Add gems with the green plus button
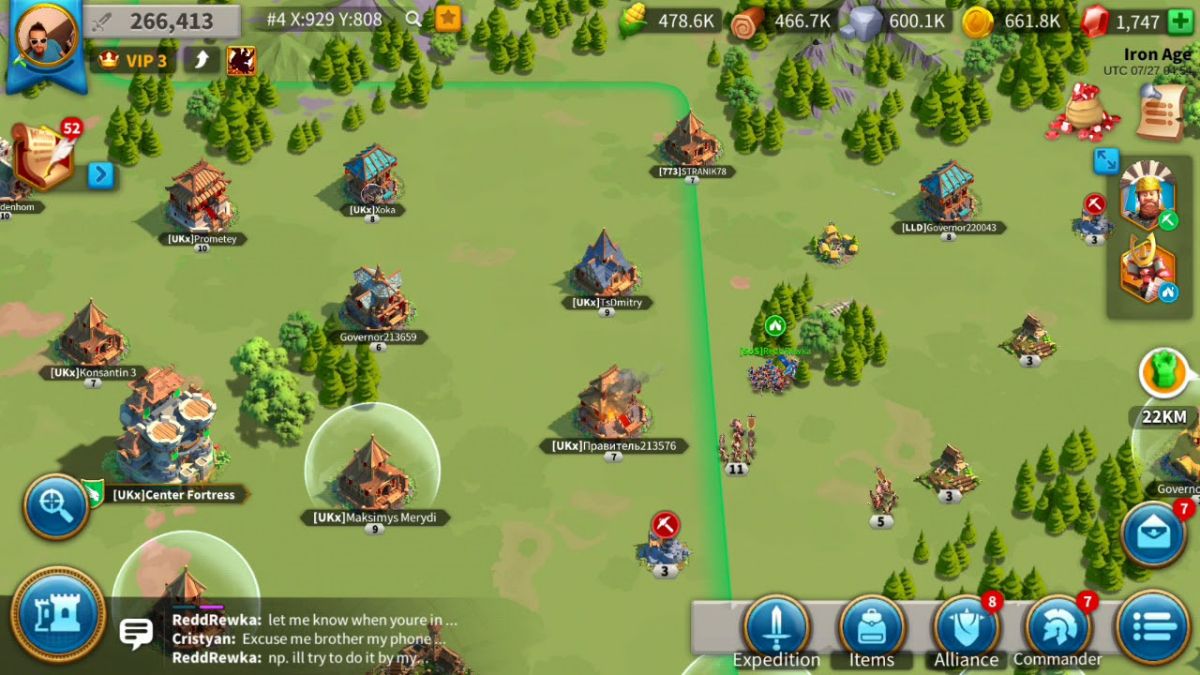 (1180, 22)
